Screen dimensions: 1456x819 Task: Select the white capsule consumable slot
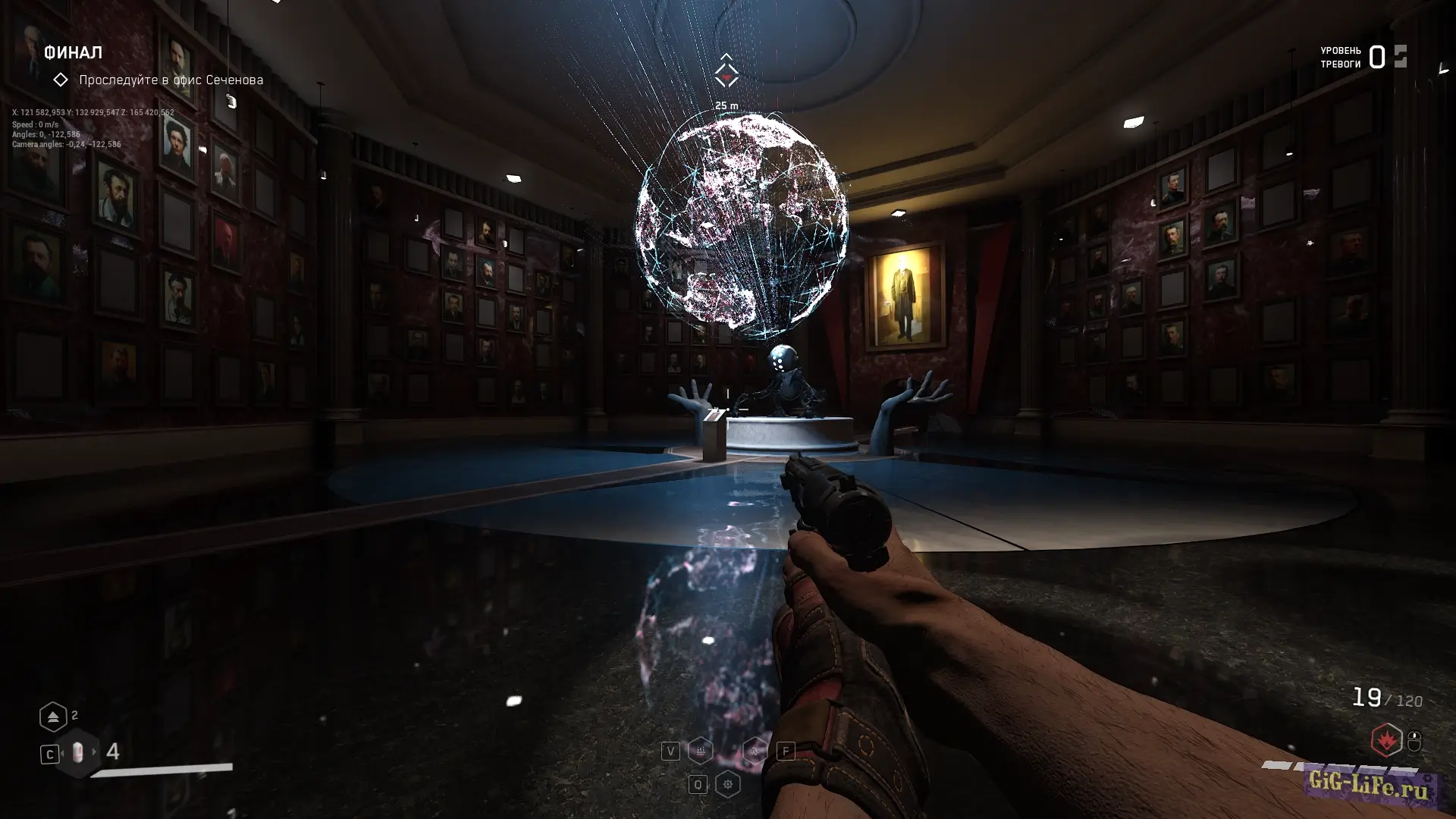pos(77,752)
